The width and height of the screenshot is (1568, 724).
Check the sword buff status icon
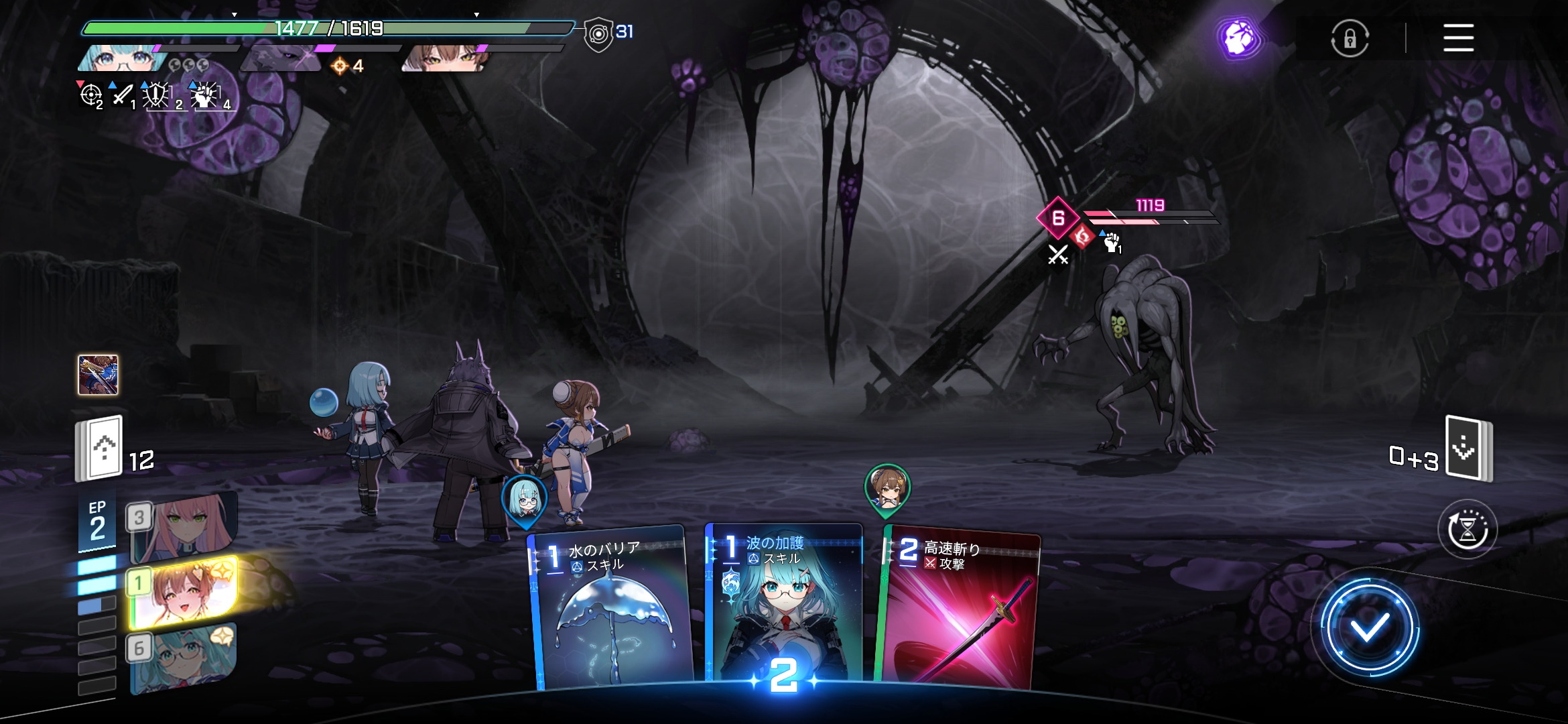pos(122,95)
